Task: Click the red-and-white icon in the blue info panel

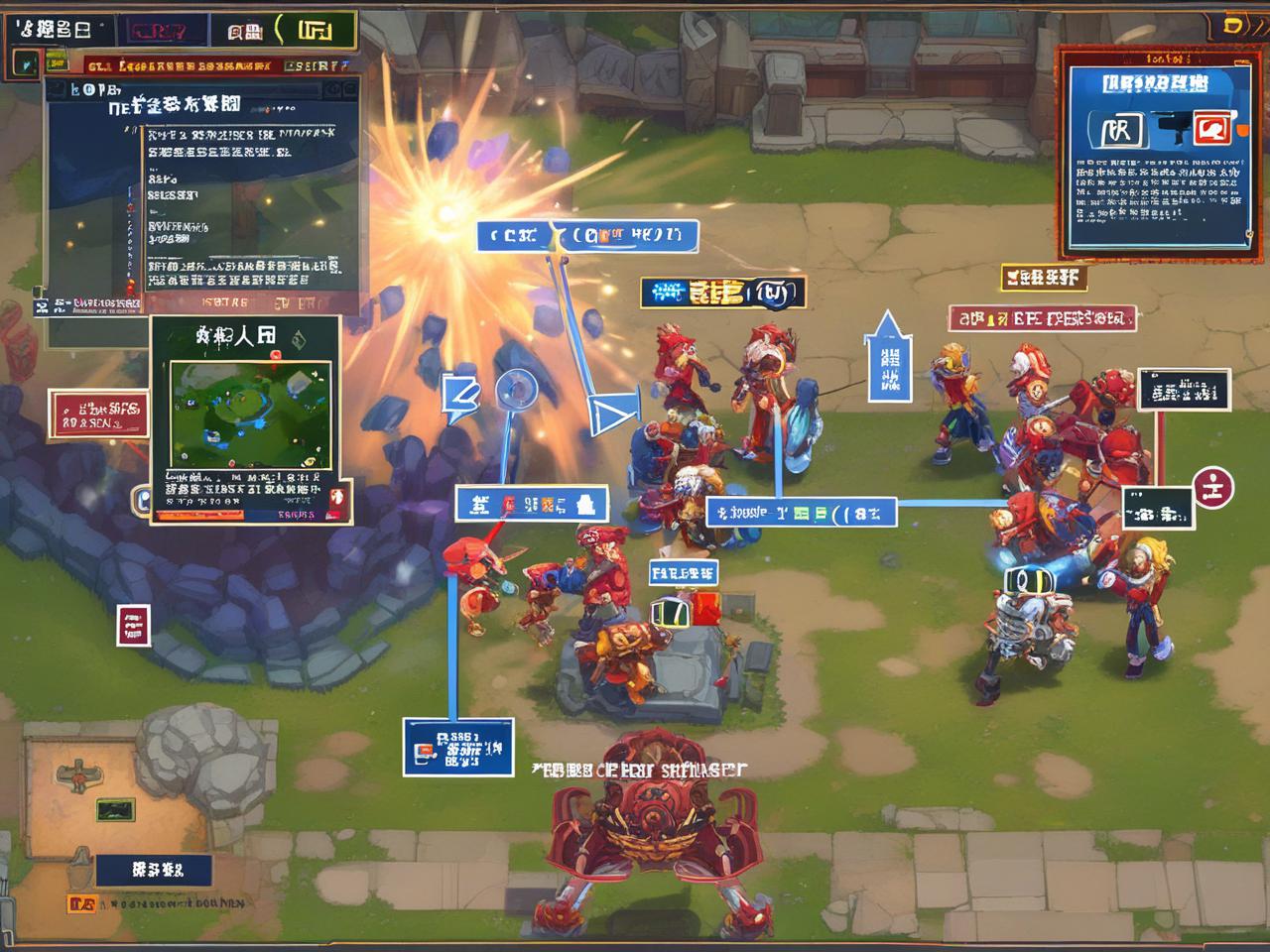Action: pos(1211,128)
